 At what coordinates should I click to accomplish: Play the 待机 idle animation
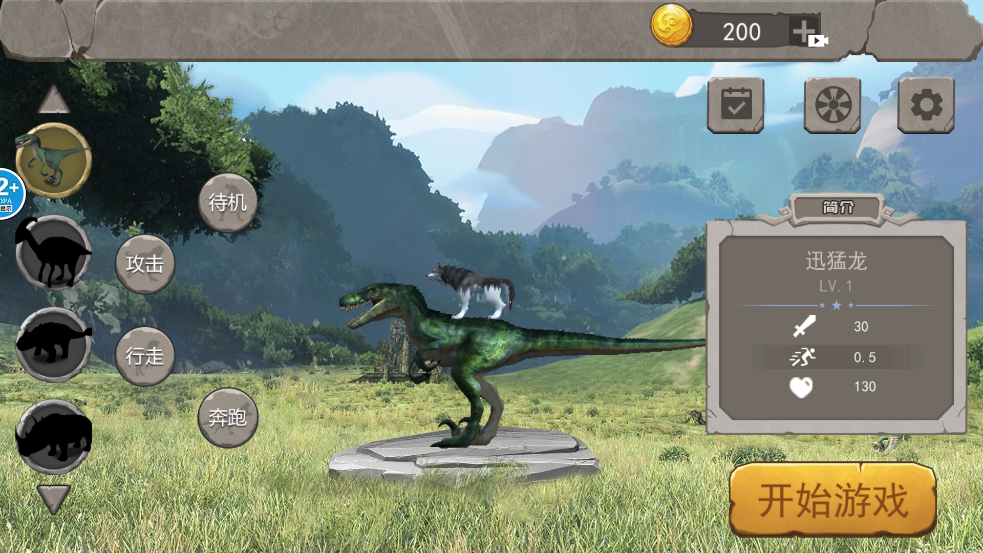pyautogui.click(x=228, y=203)
